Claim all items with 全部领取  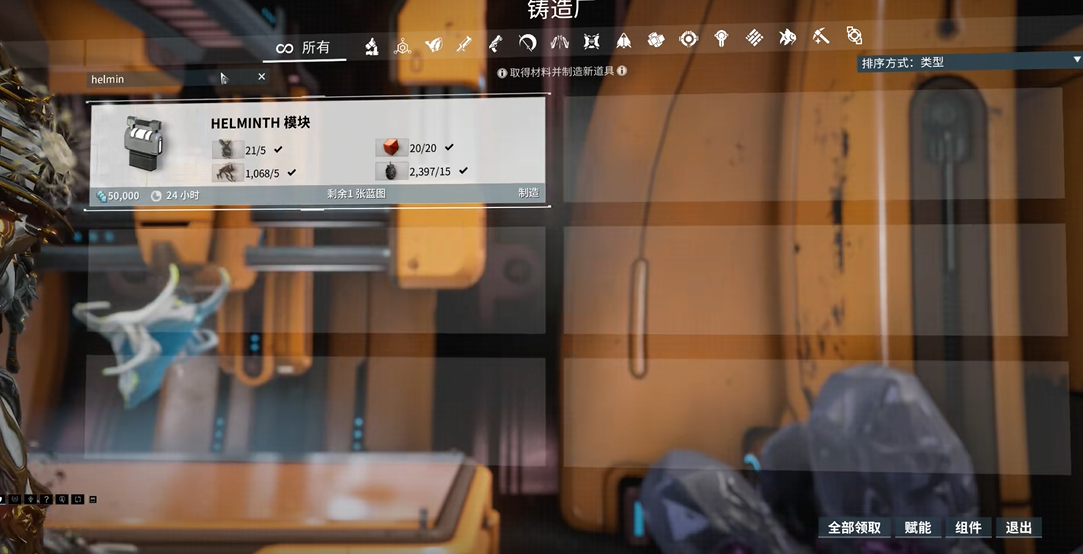pyautogui.click(x=855, y=528)
